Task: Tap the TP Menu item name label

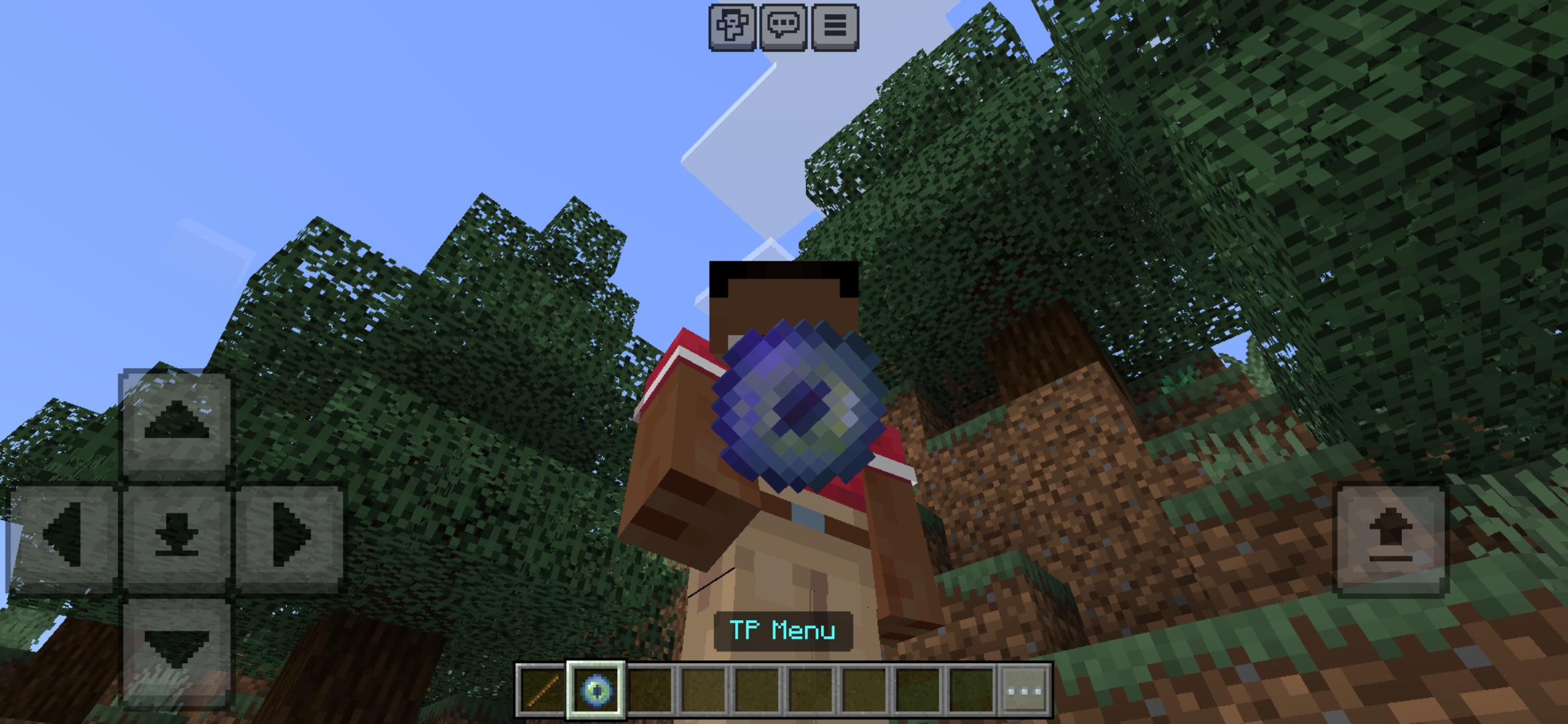Action: point(783,630)
